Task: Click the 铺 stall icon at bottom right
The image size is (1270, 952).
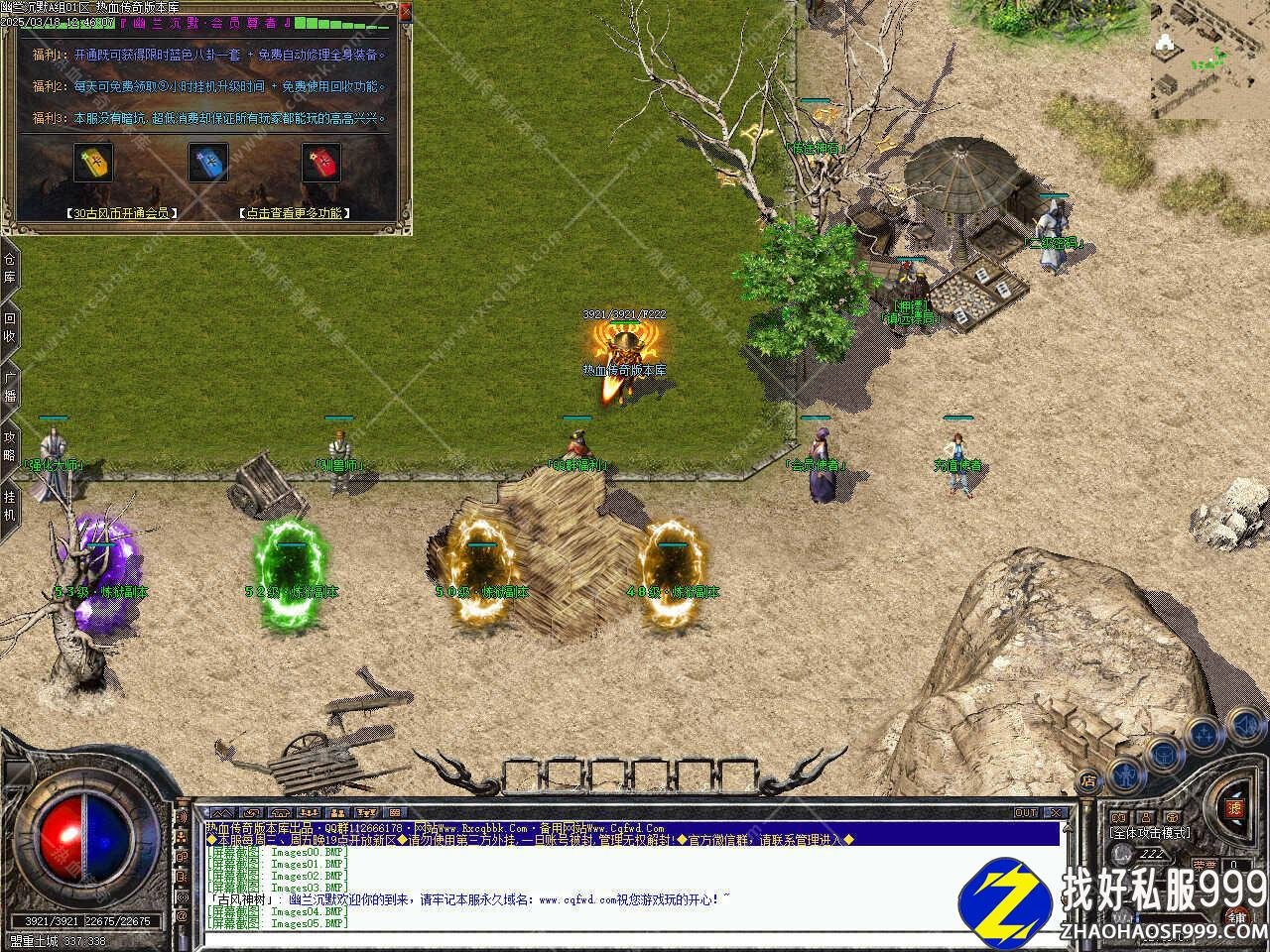Action: click(1235, 917)
